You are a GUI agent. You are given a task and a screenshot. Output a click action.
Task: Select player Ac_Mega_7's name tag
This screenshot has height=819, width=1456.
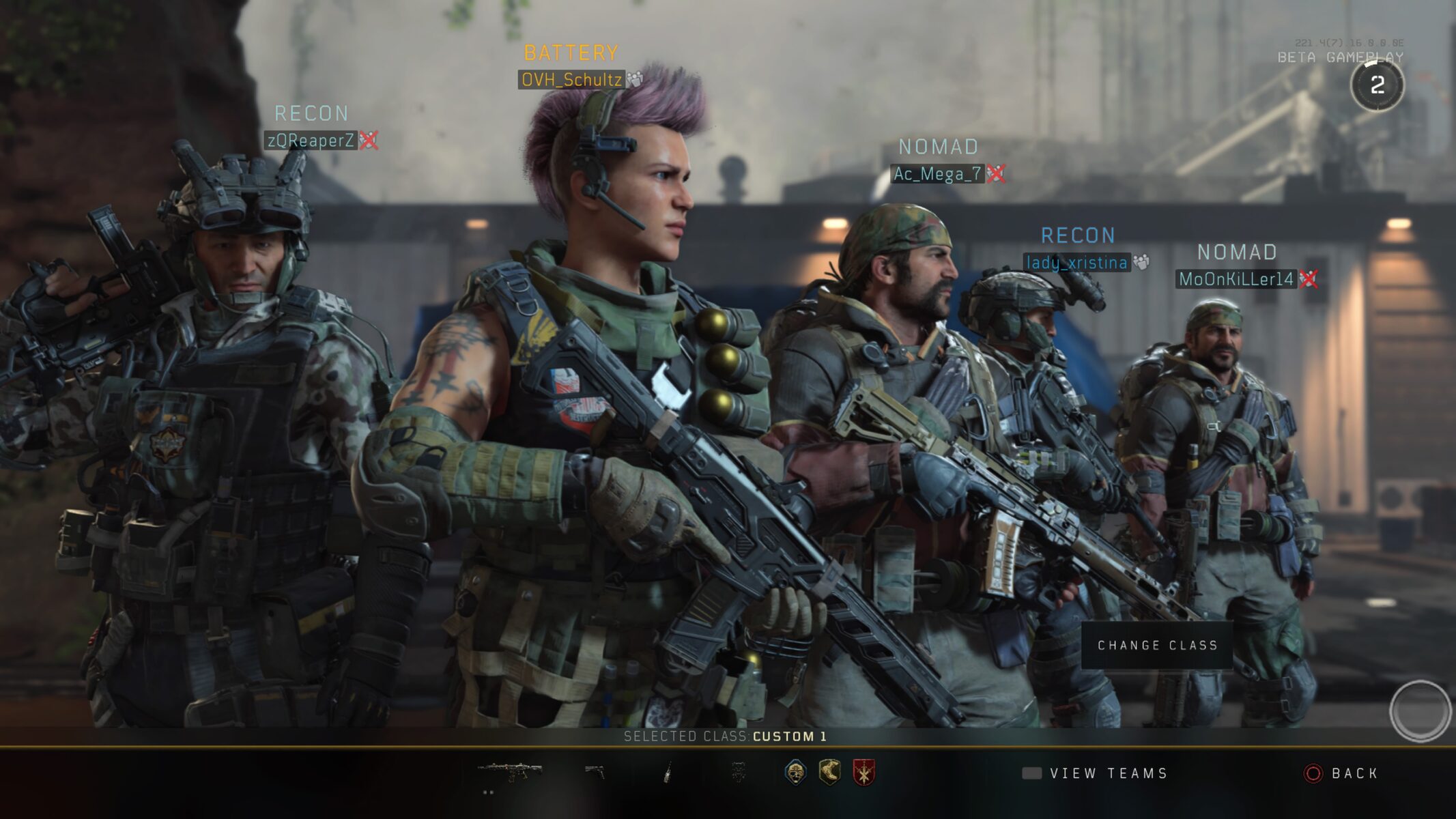(937, 174)
